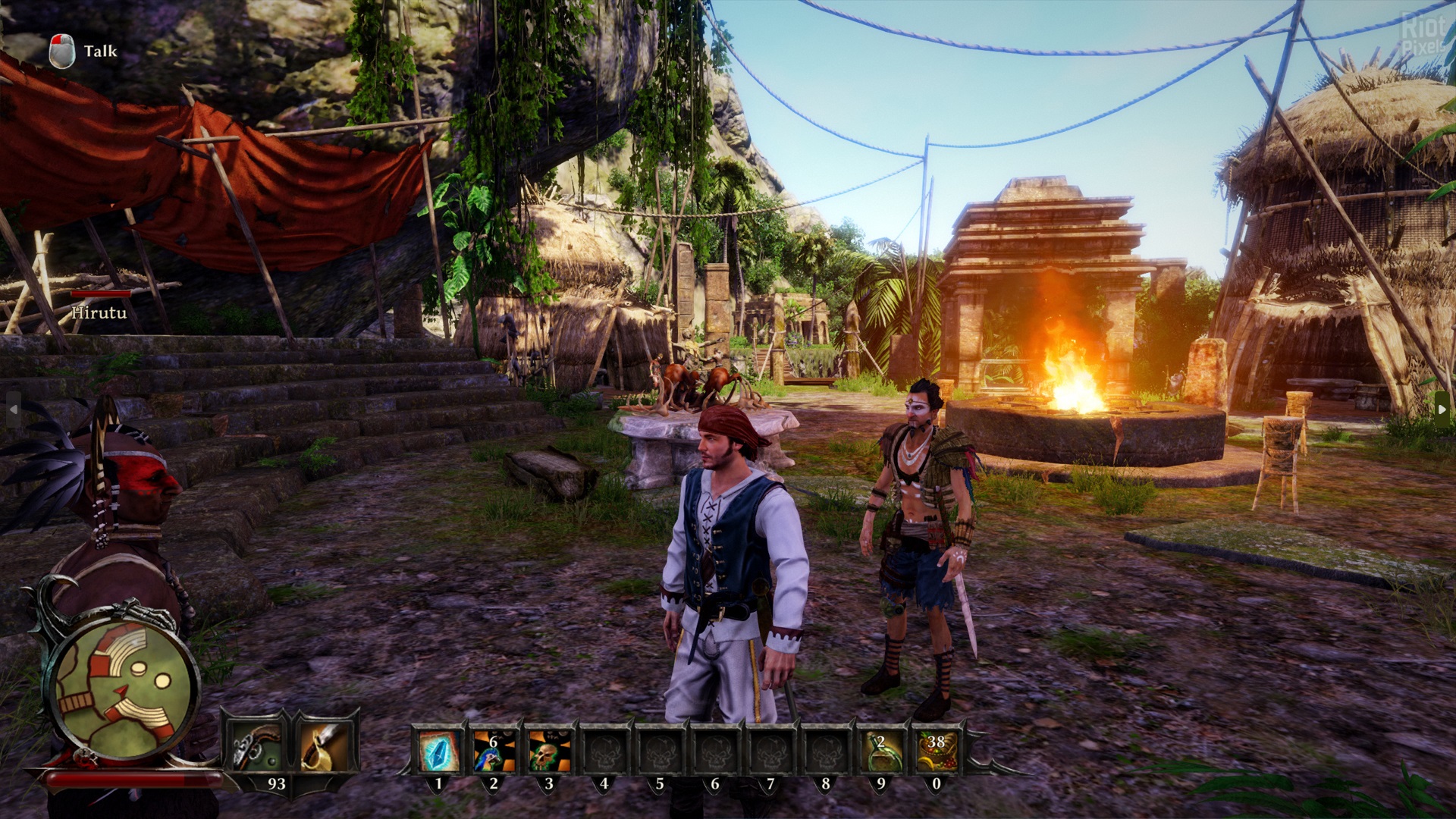This screenshot has width=1456, height=819.
Task: Select the sword weapon slot
Action: pos(325,746)
